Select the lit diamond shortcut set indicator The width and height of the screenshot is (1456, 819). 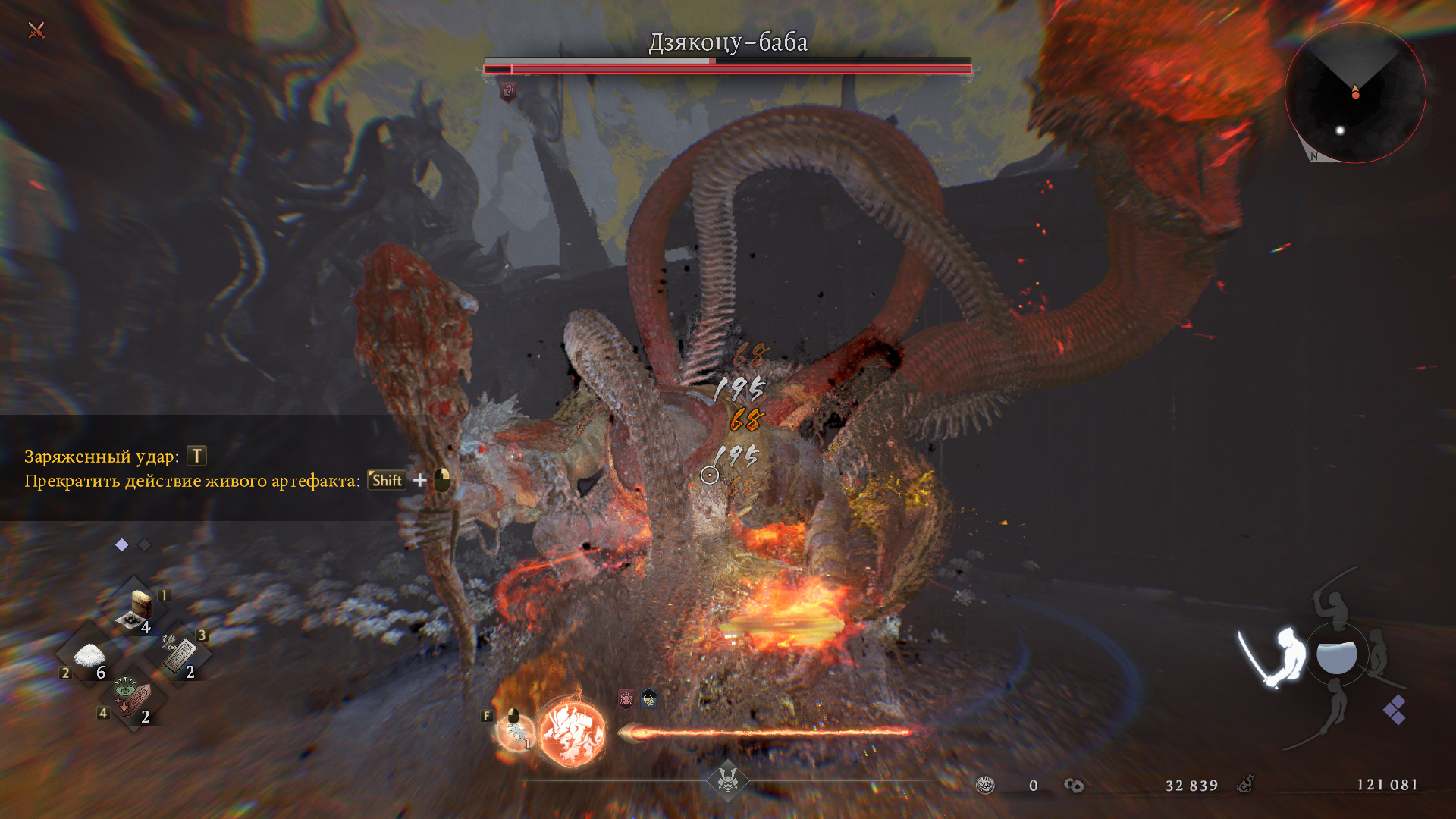tap(121, 544)
